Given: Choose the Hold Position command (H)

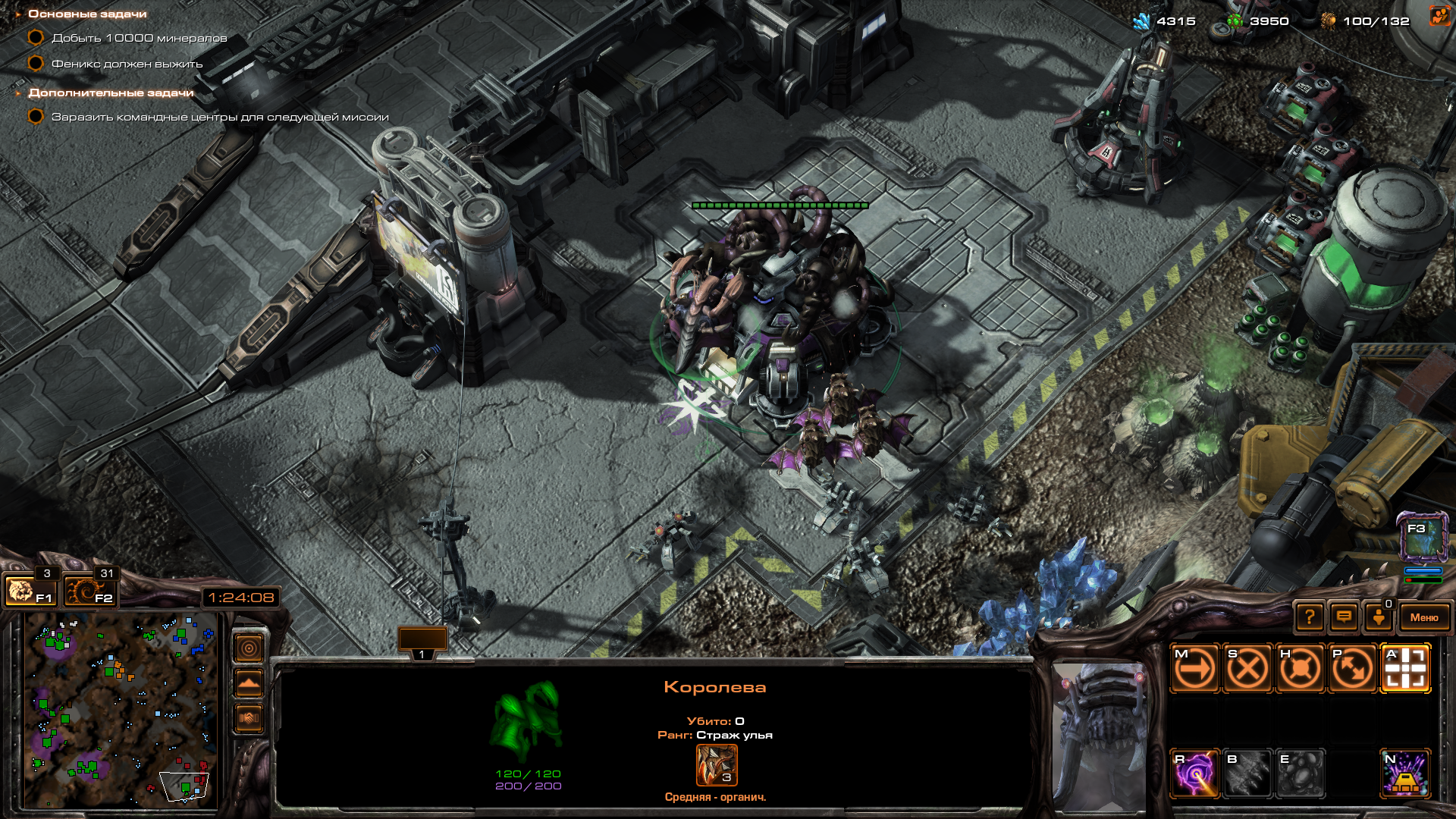Looking at the screenshot, I should [1300, 669].
